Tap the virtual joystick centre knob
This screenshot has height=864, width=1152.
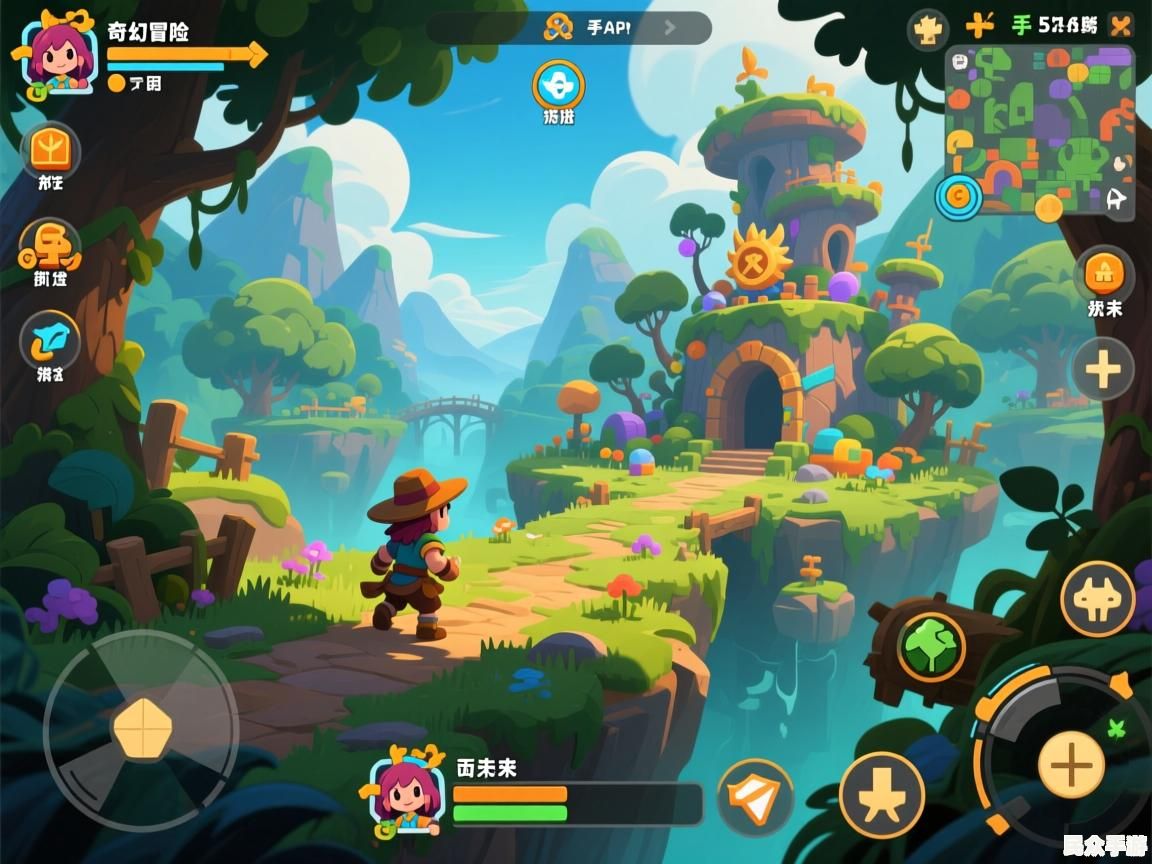[142, 728]
